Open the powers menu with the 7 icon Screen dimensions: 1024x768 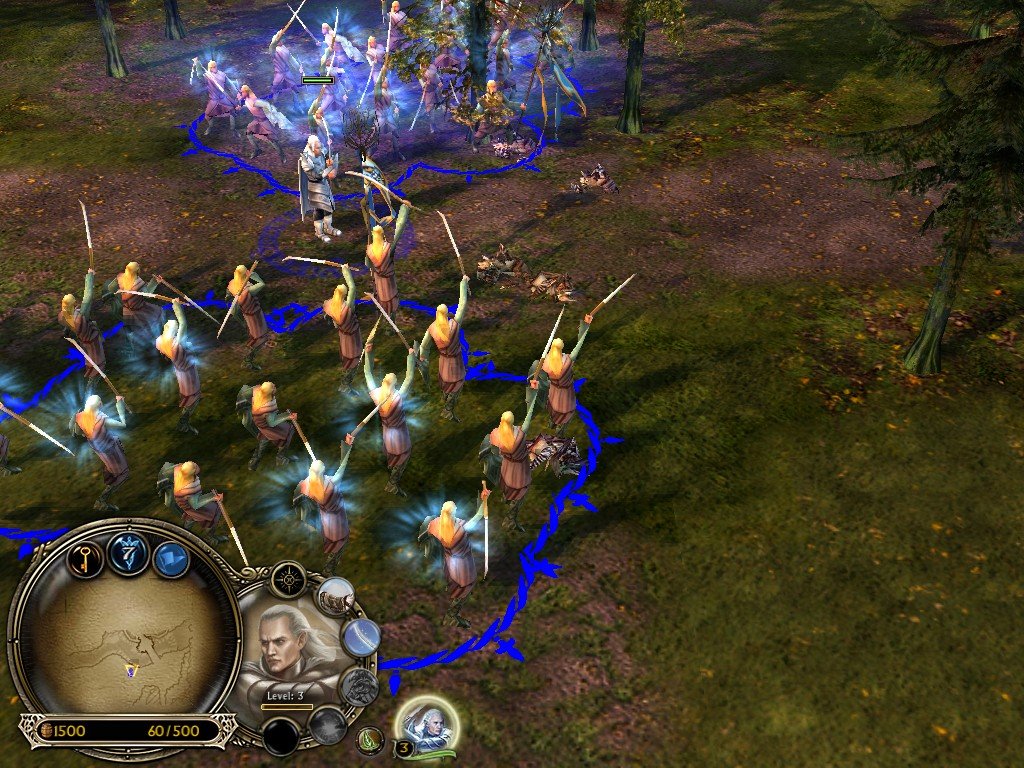(x=130, y=553)
